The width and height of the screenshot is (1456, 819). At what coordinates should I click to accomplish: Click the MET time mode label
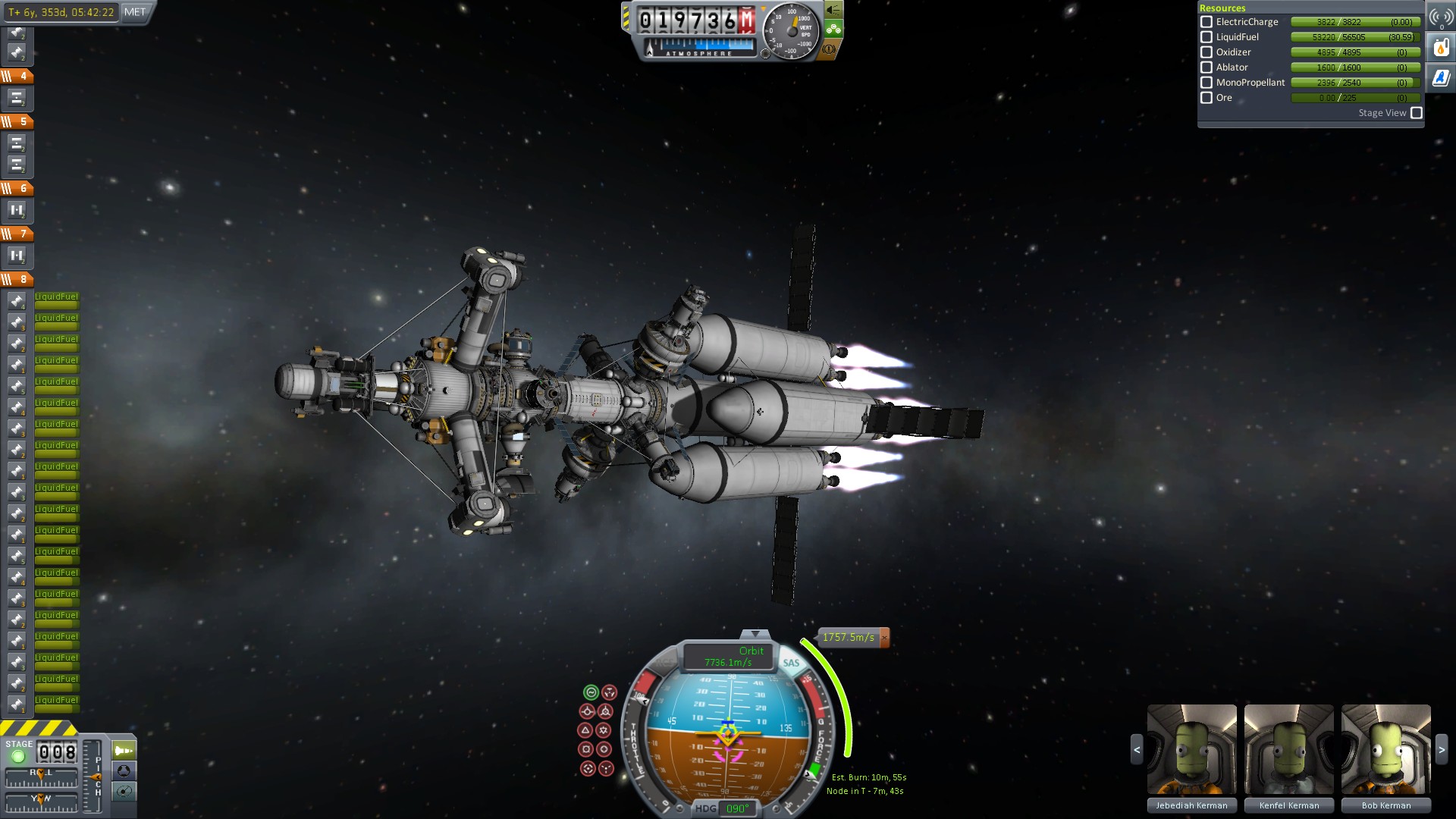(x=135, y=12)
